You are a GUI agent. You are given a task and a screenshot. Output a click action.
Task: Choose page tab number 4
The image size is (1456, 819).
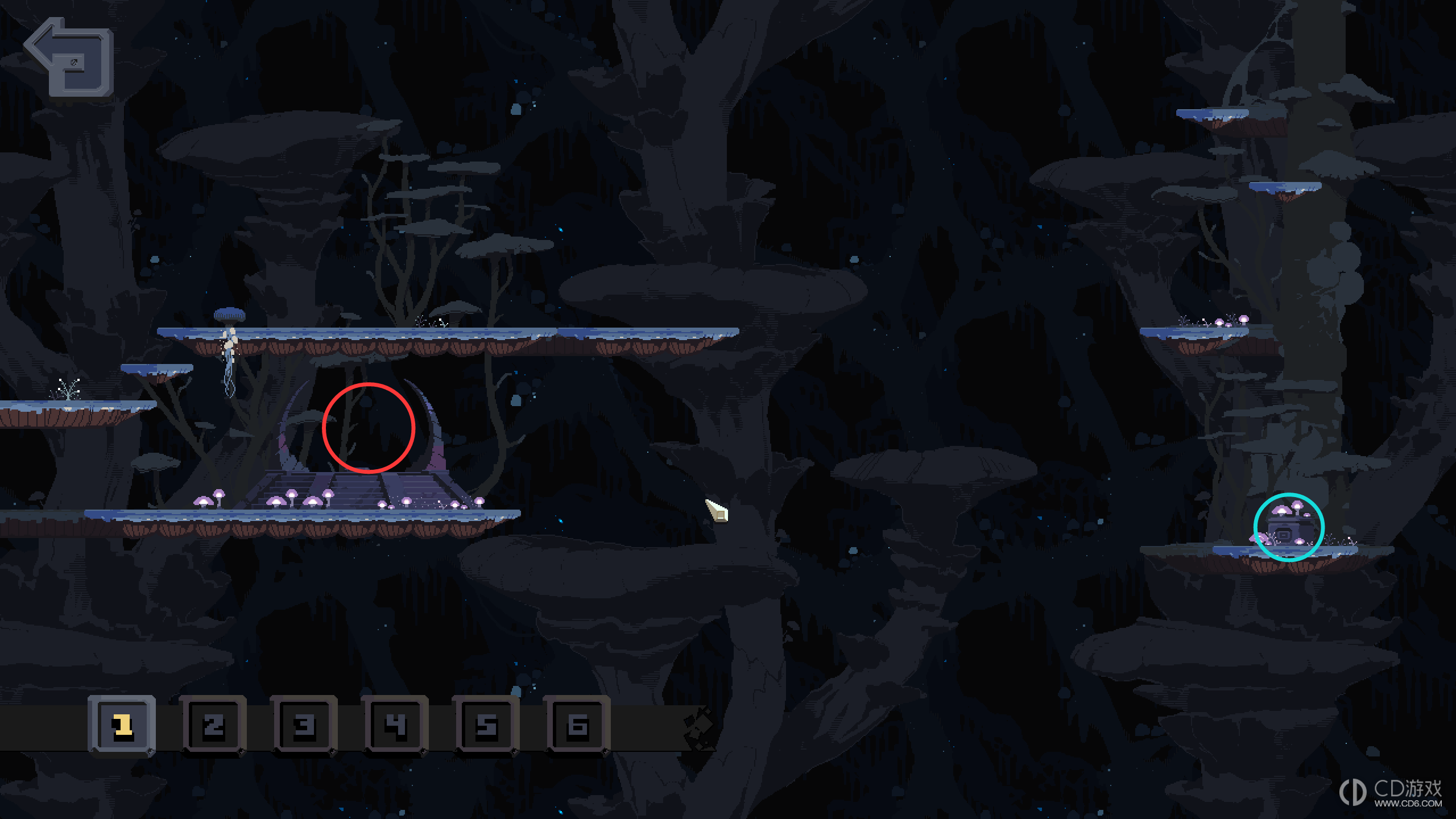pos(395,726)
